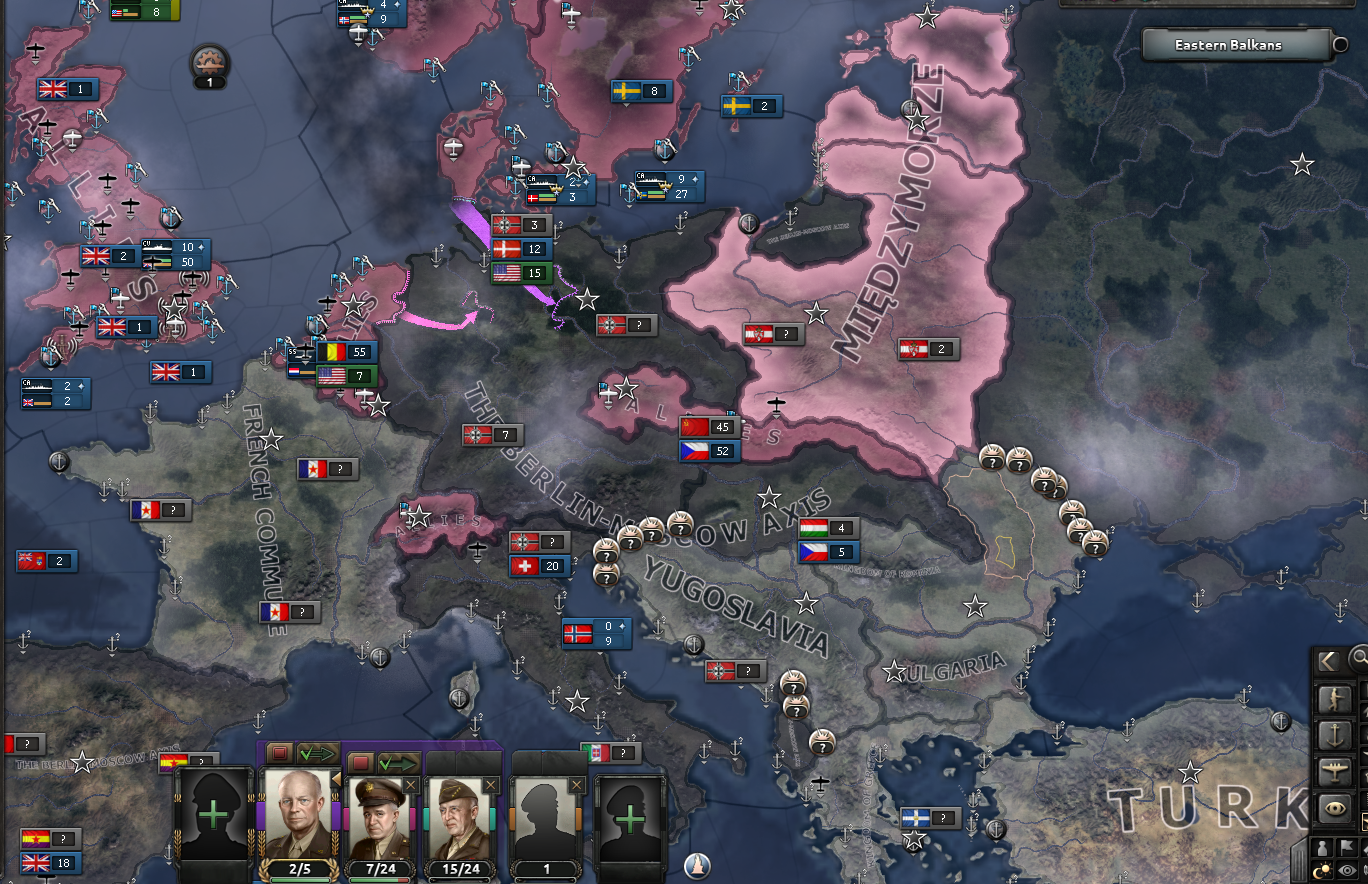Toggle the eye icon next to the day-night control
1368x884 pixels.
click(1346, 869)
